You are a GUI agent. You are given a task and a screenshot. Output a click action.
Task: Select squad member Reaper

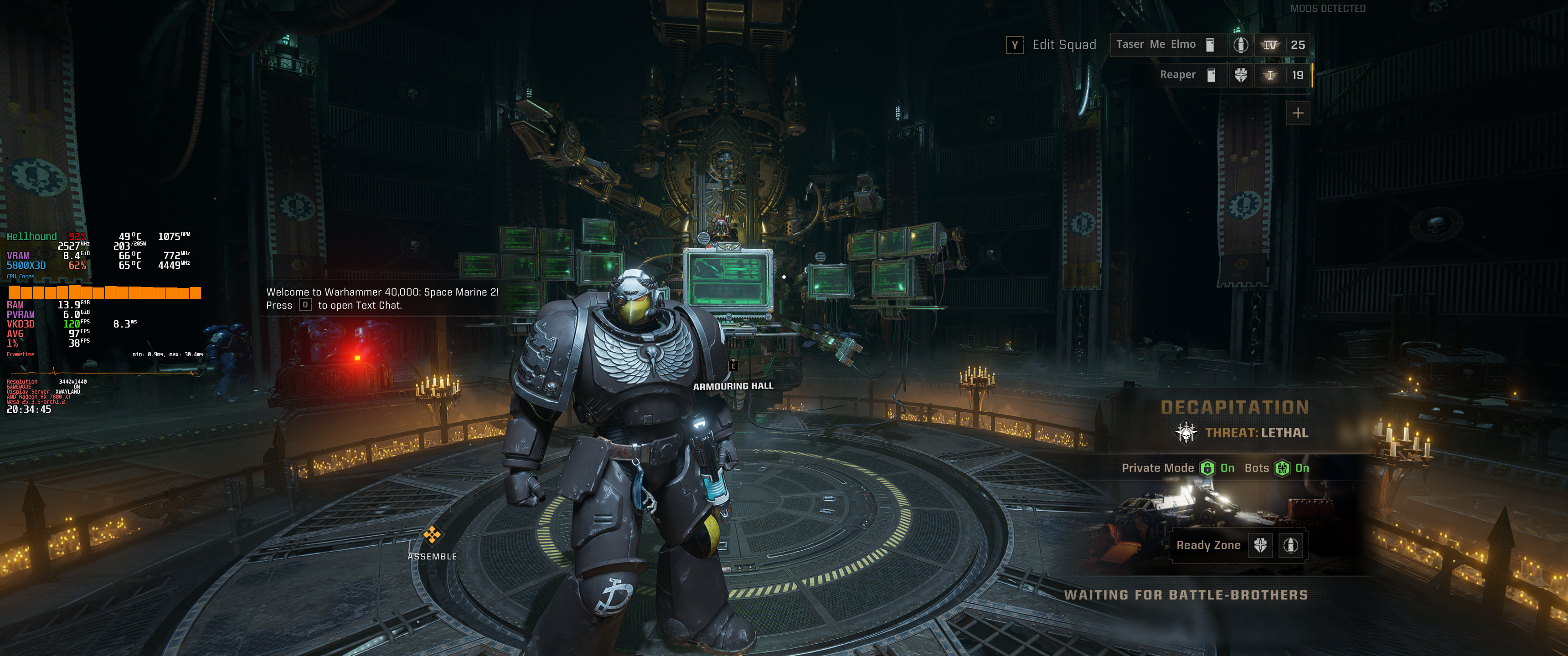point(1177,75)
